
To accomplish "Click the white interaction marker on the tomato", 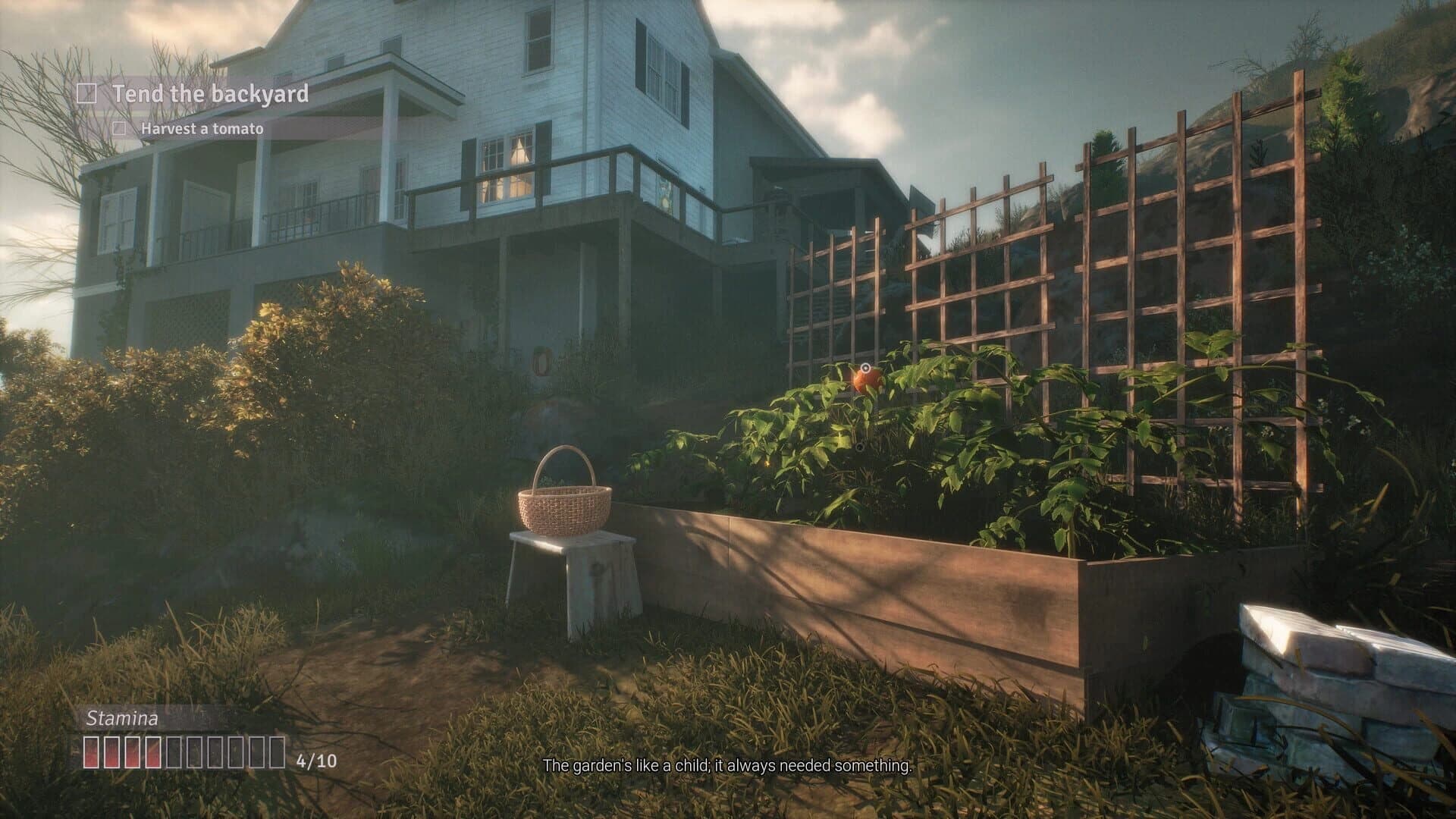I will click(x=865, y=369).
